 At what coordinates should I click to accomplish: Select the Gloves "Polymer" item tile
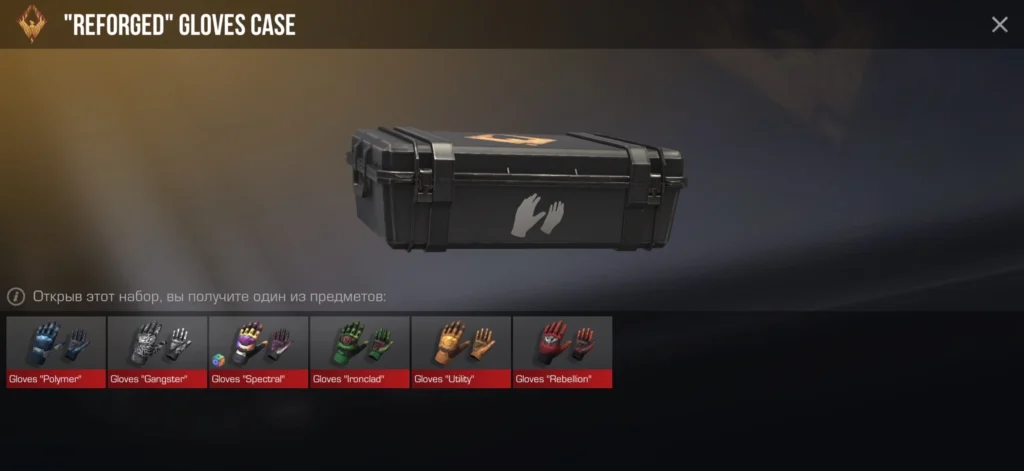[56, 352]
